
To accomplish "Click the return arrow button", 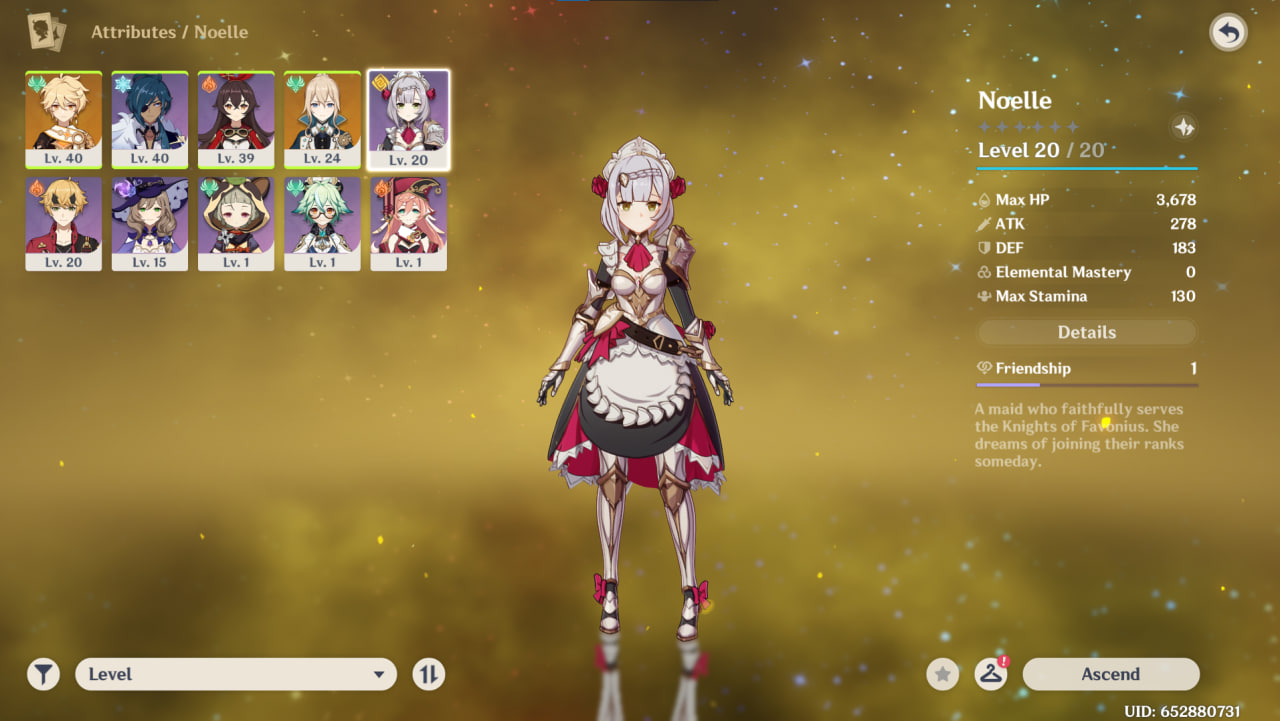I will (x=1228, y=33).
